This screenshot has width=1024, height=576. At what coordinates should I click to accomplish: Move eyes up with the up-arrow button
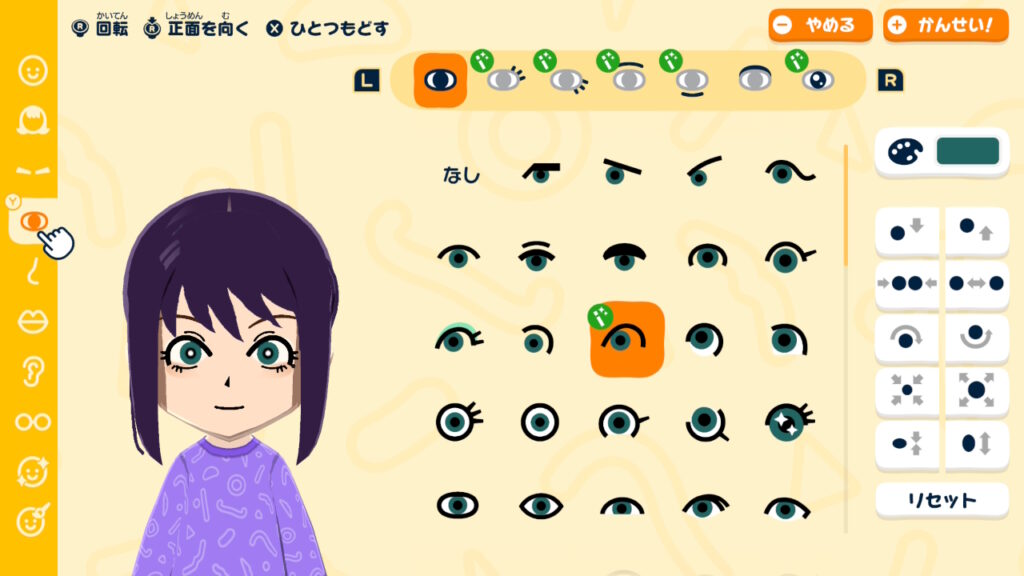coord(976,232)
